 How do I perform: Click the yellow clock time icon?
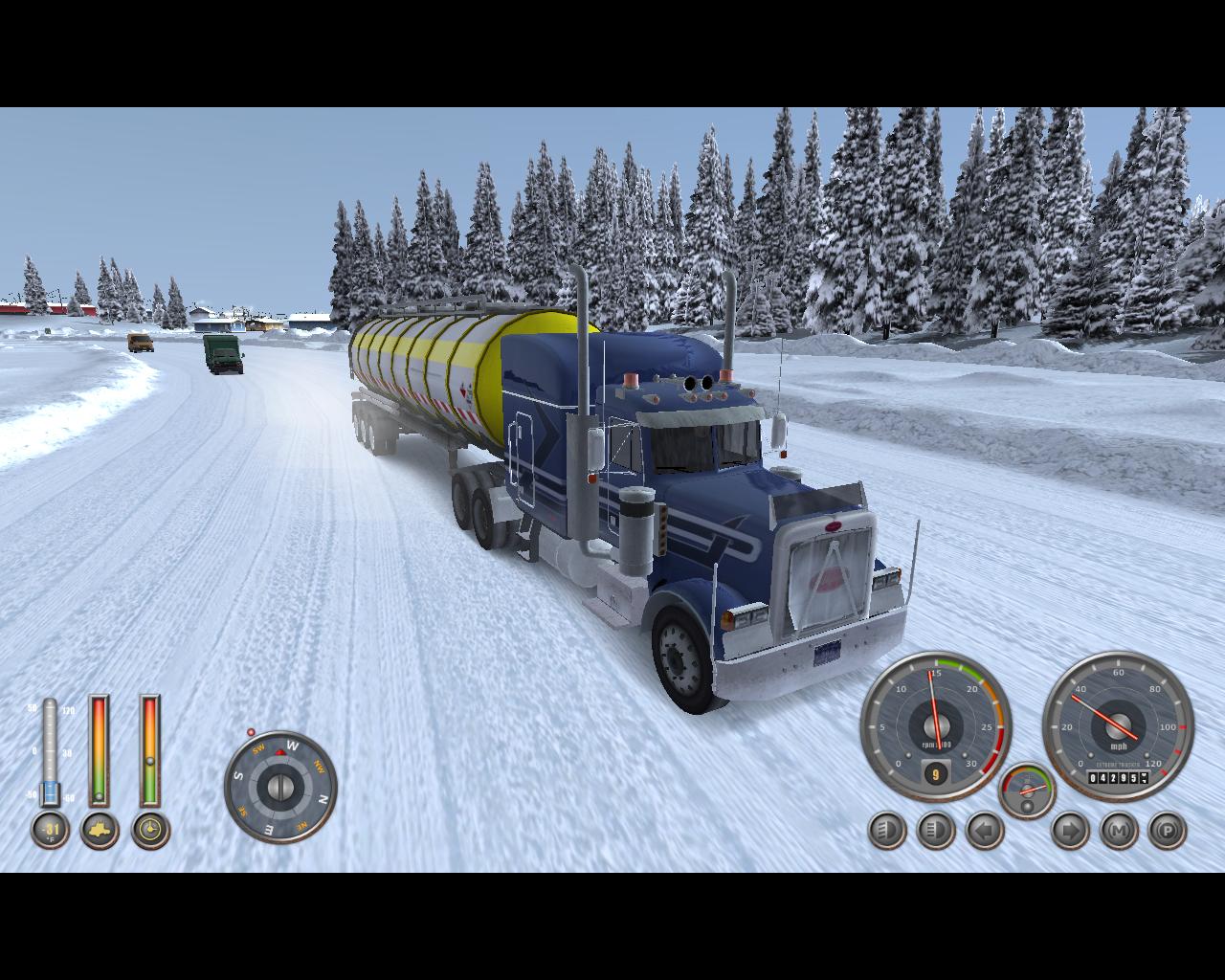tap(149, 830)
